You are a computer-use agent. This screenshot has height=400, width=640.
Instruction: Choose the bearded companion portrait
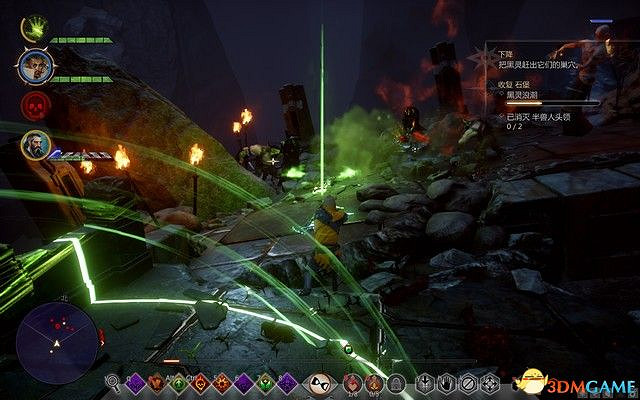tap(33, 146)
